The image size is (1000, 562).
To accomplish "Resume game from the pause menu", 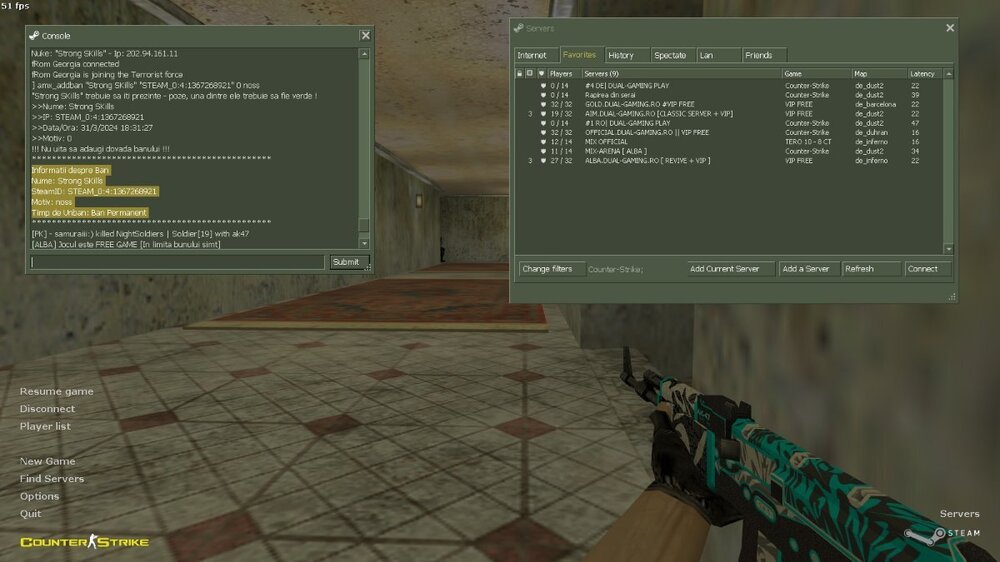I will (57, 391).
